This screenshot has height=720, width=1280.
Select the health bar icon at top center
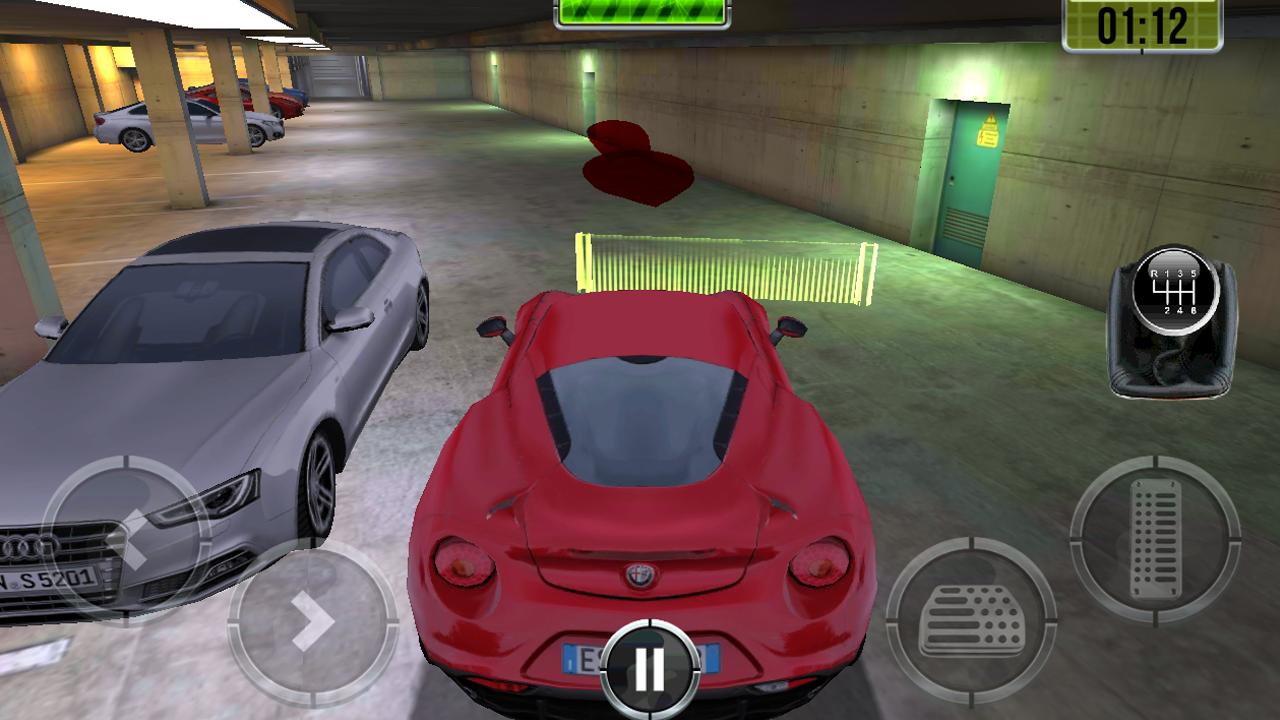(639, 14)
